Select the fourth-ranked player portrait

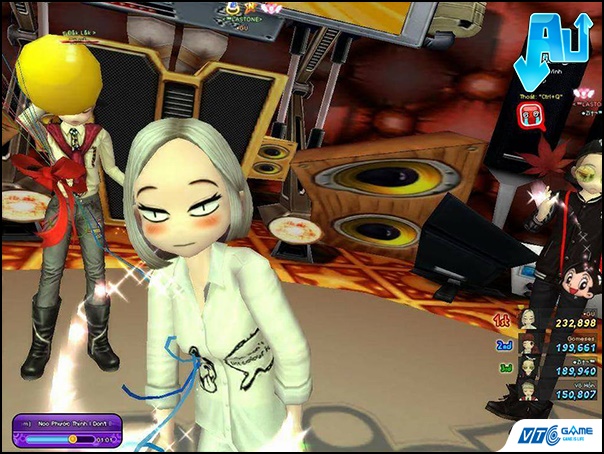click(x=527, y=391)
